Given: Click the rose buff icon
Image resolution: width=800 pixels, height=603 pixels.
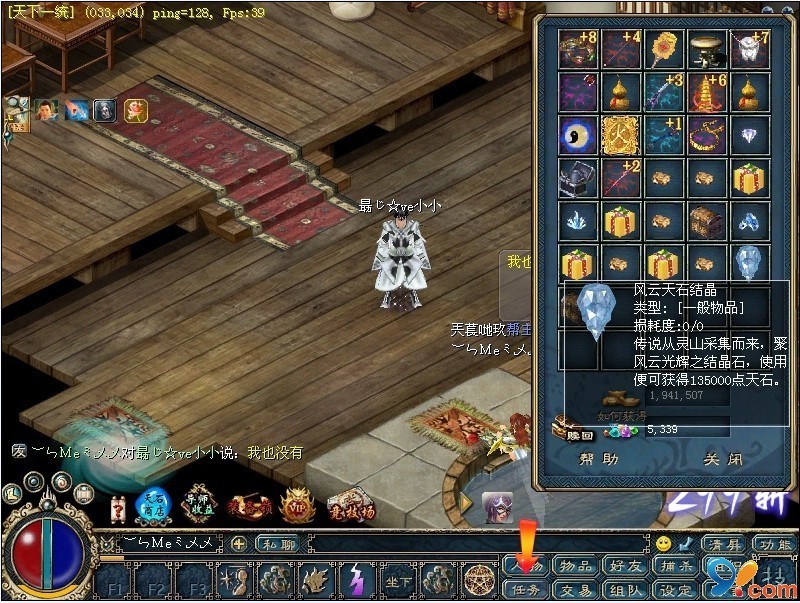Looking at the screenshot, I should tap(133, 109).
